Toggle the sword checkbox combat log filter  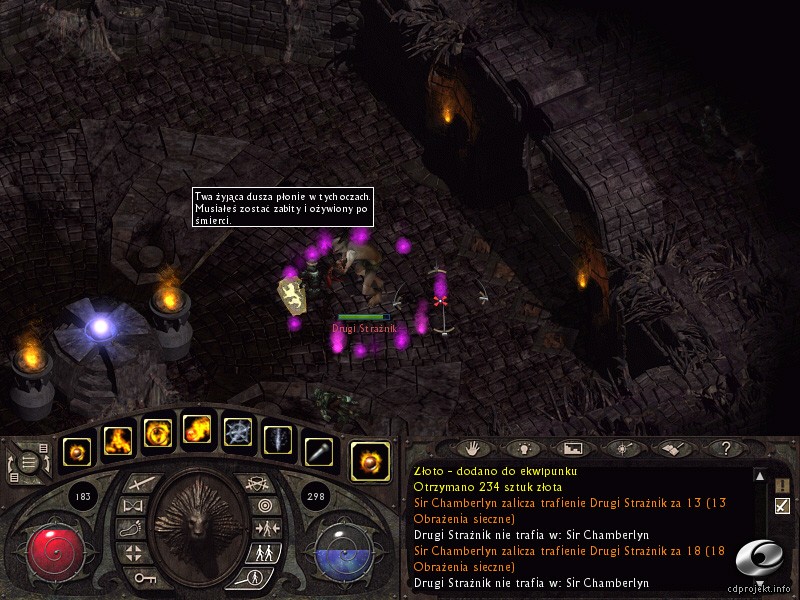(782, 506)
